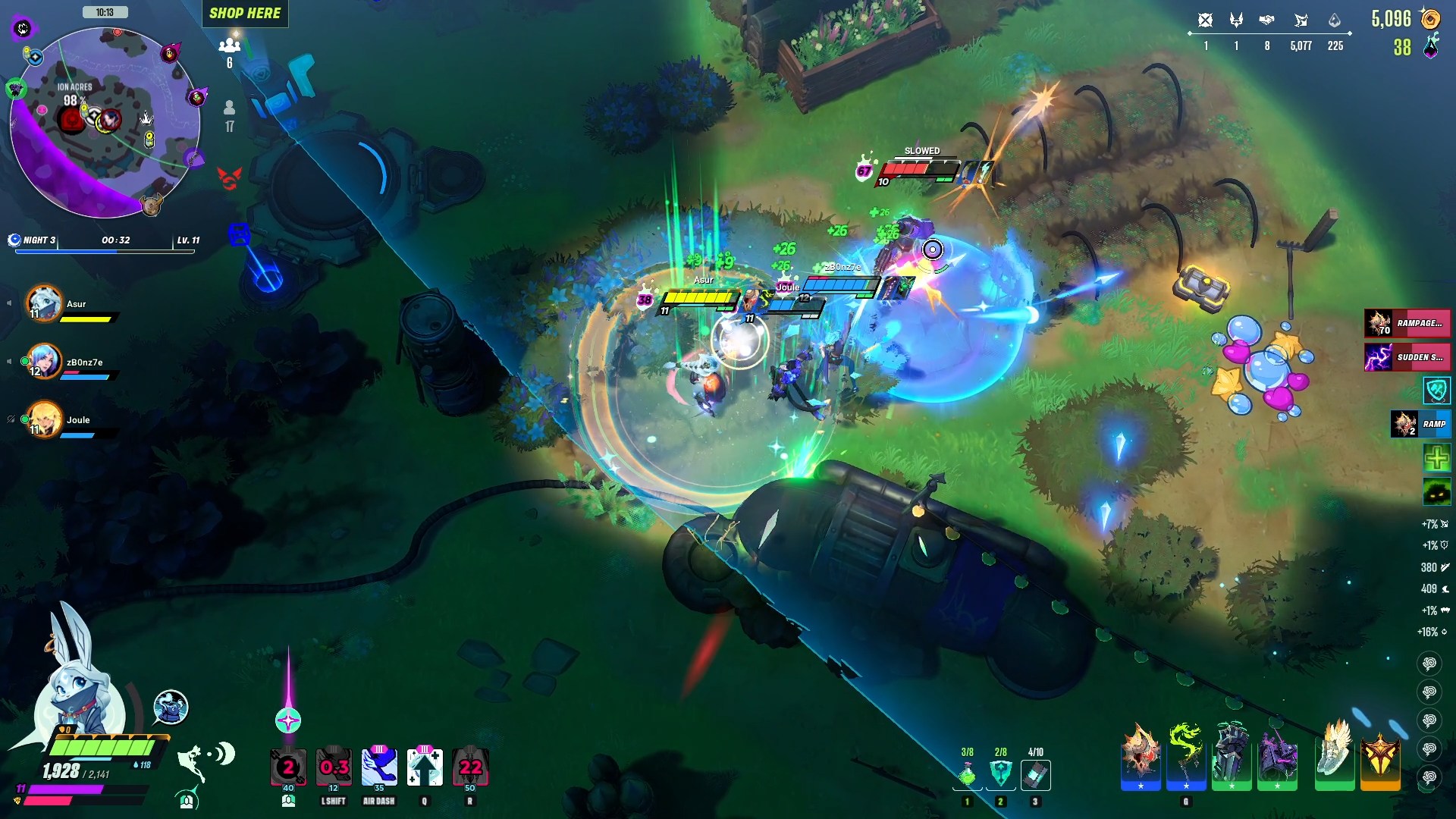Screen dimensions: 1456x819
Task: Select the golden crest item in orange slot
Action: (x=1380, y=756)
